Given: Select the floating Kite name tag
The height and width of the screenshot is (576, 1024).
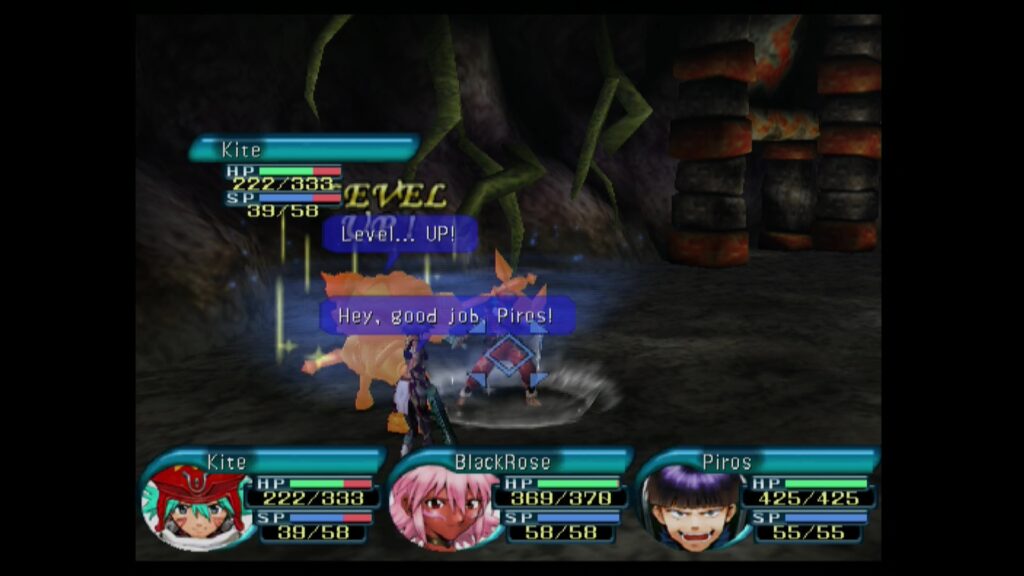Looking at the screenshot, I should pyautogui.click(x=303, y=150).
